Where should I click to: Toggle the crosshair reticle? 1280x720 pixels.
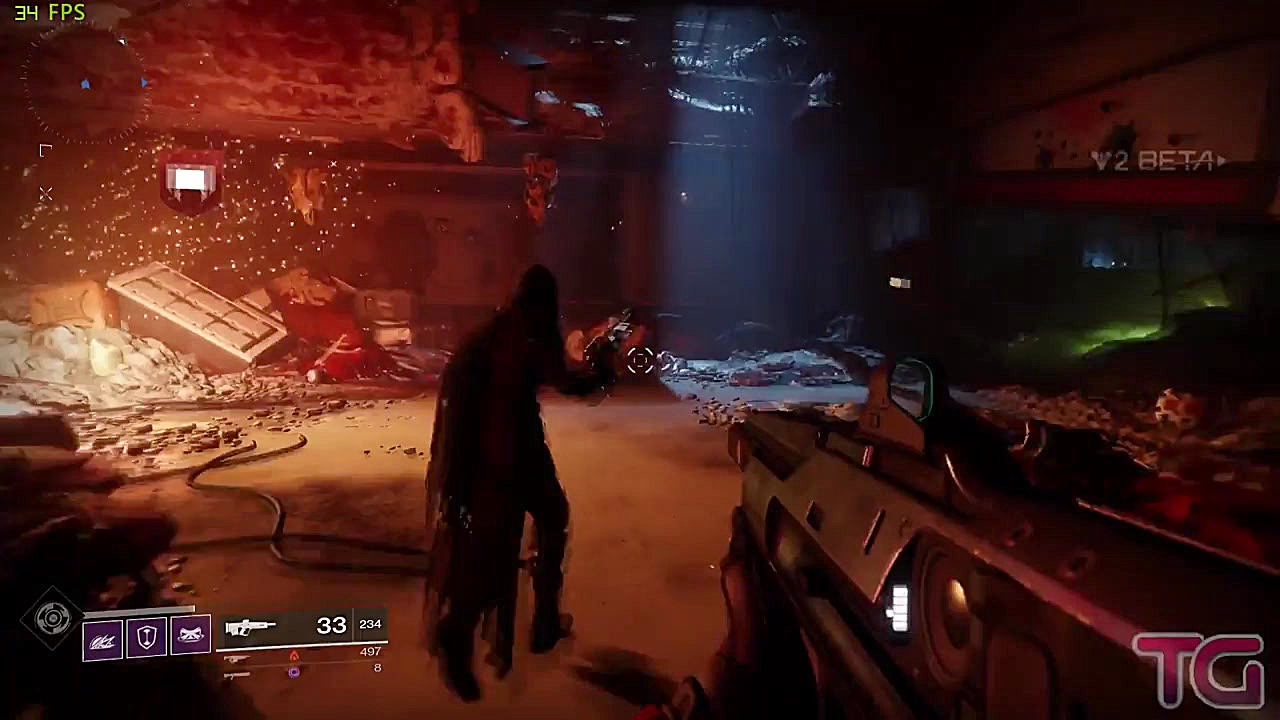(642, 361)
